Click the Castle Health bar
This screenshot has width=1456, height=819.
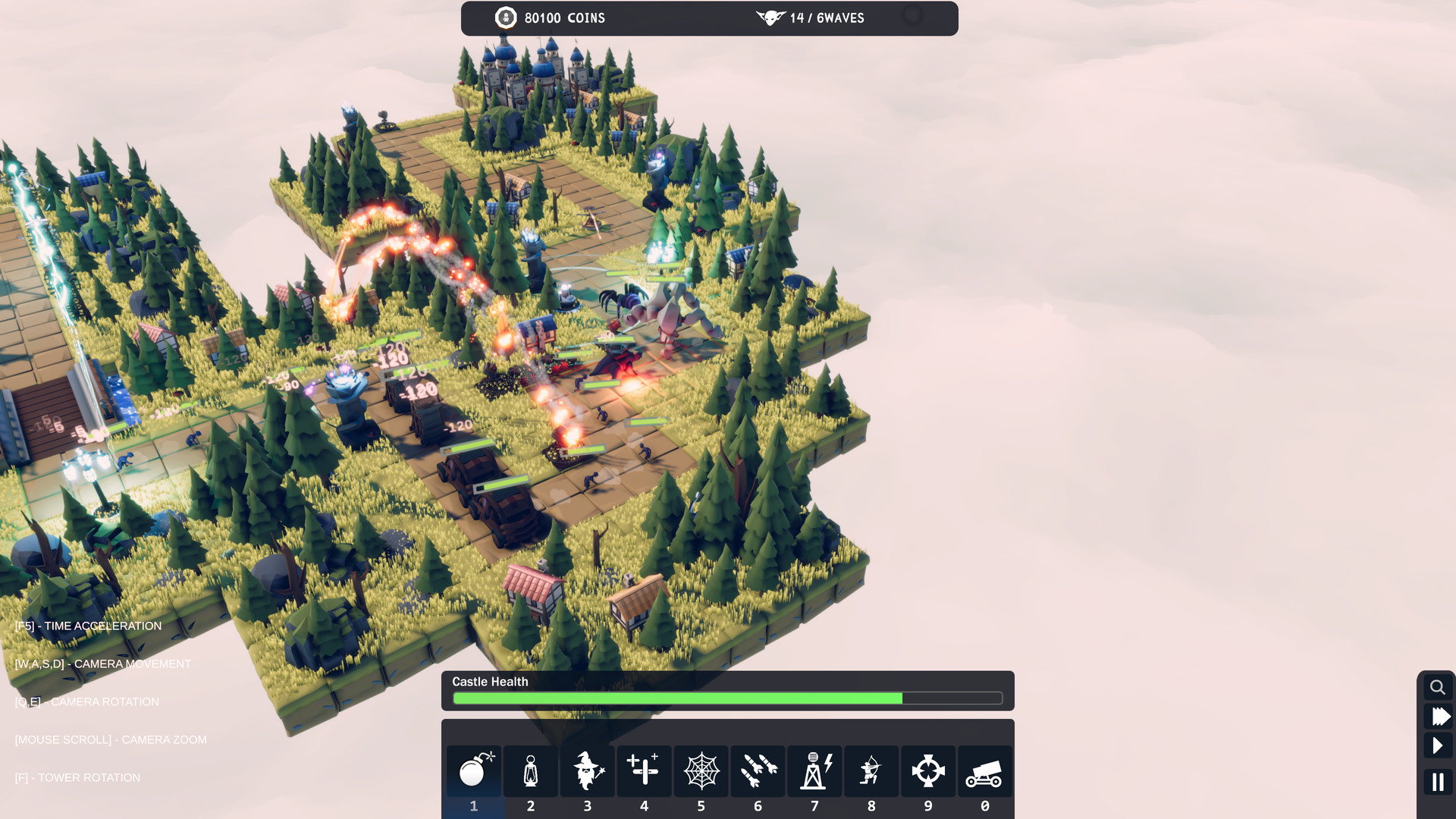(x=728, y=698)
